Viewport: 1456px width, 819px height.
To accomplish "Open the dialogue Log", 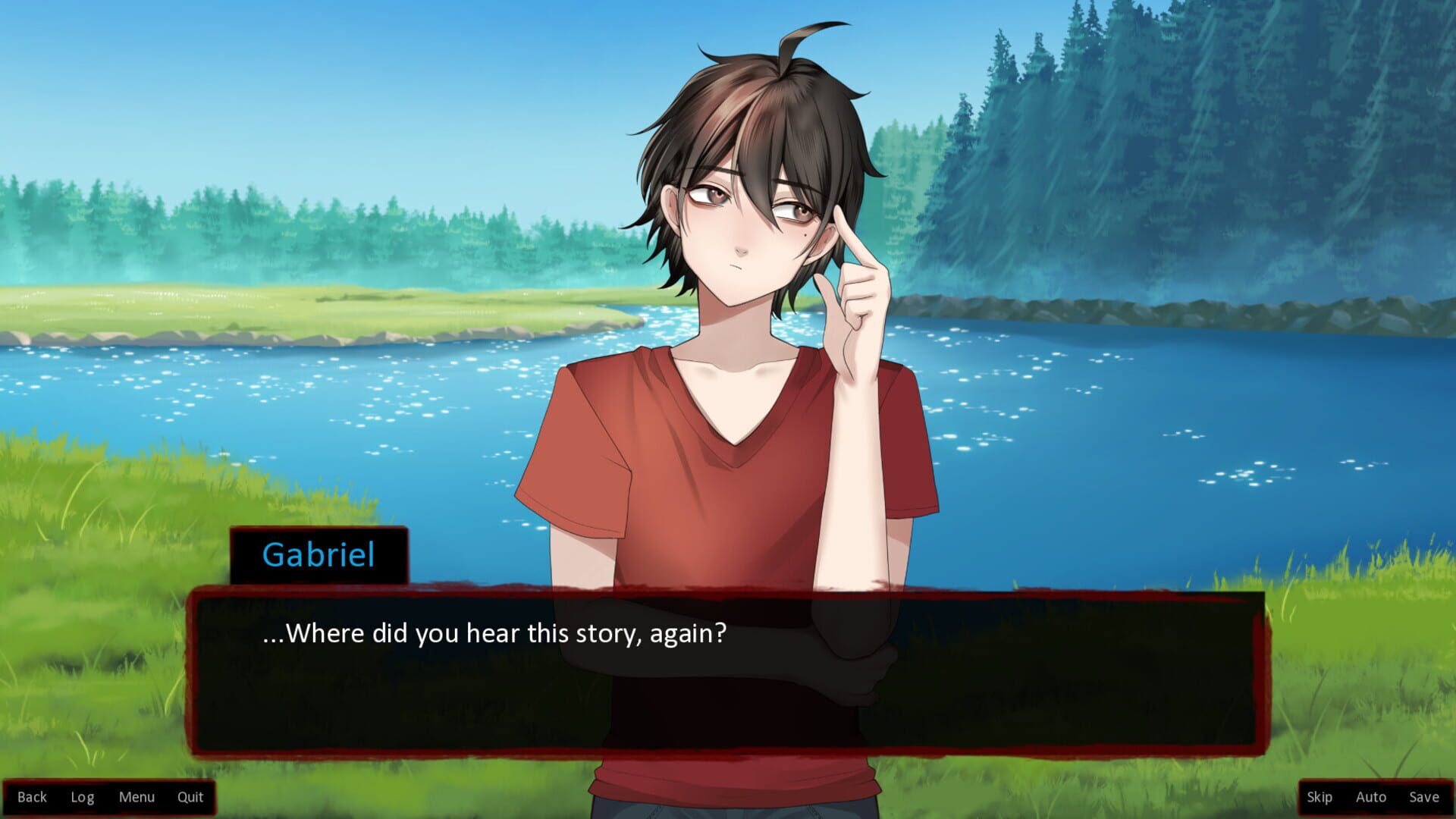I will point(82,797).
